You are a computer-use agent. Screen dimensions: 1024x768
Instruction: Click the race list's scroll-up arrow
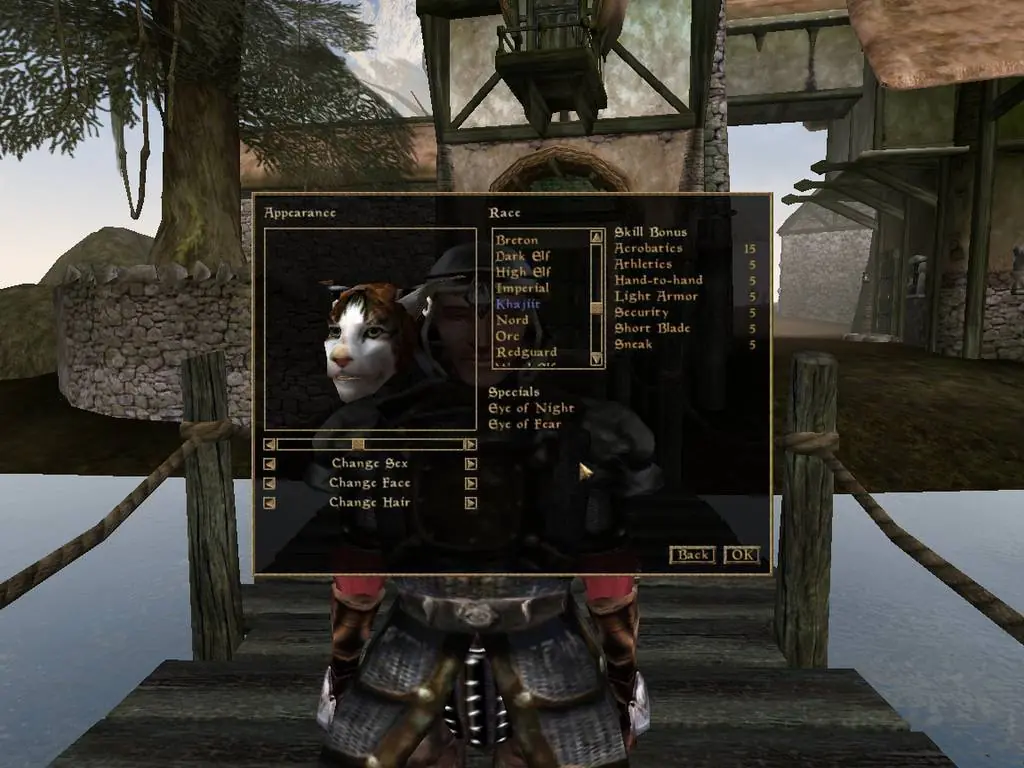[x=597, y=237]
